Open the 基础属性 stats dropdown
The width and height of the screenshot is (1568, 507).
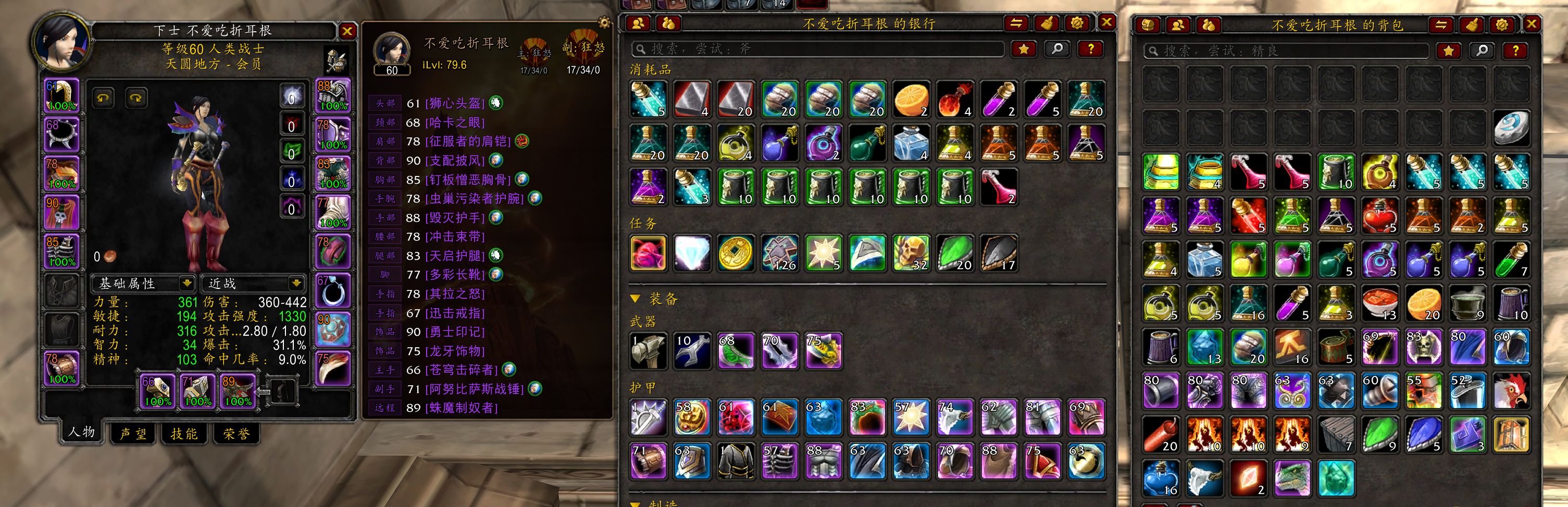[186, 283]
